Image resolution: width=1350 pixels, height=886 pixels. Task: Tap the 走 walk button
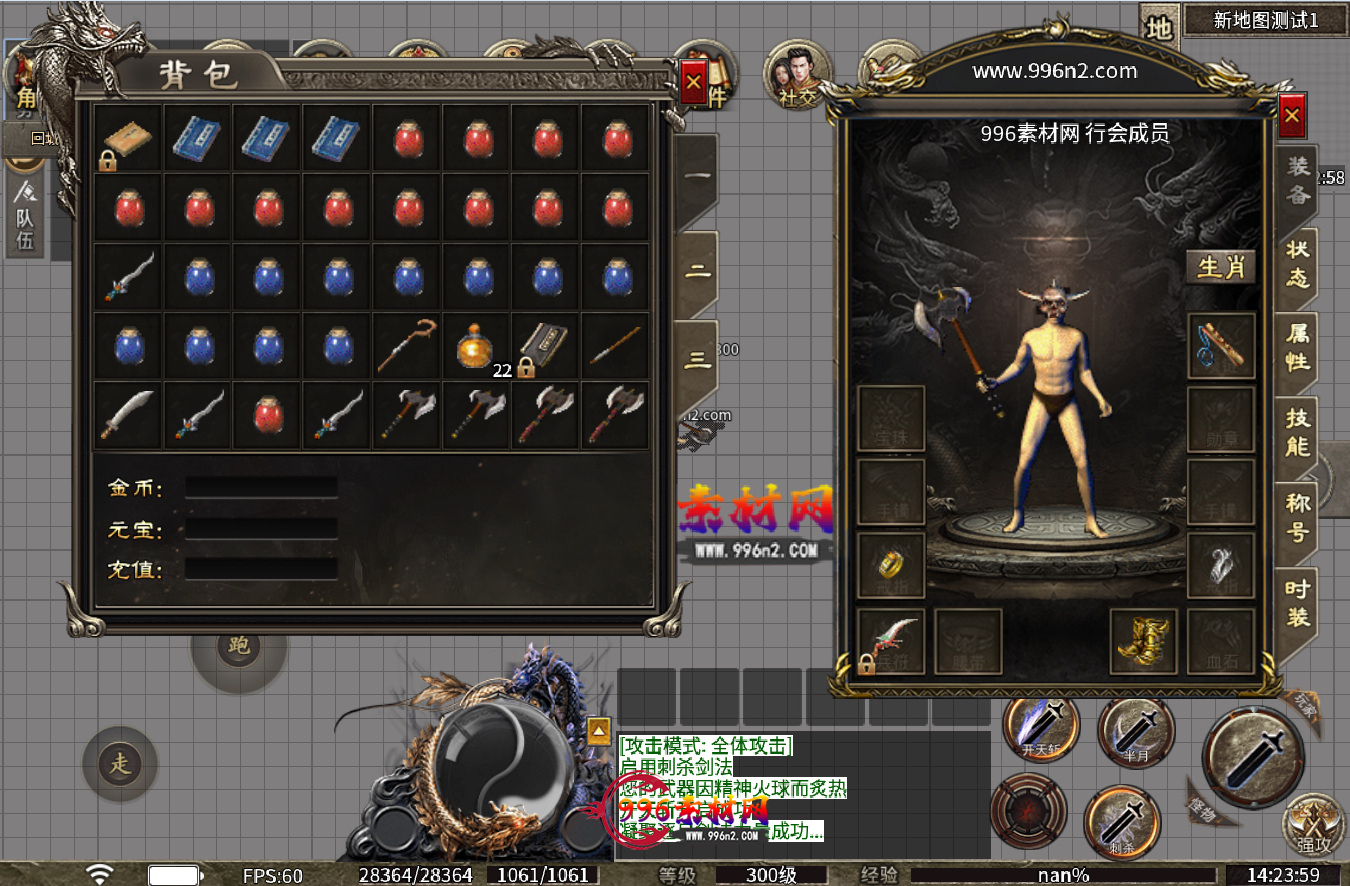tap(120, 765)
